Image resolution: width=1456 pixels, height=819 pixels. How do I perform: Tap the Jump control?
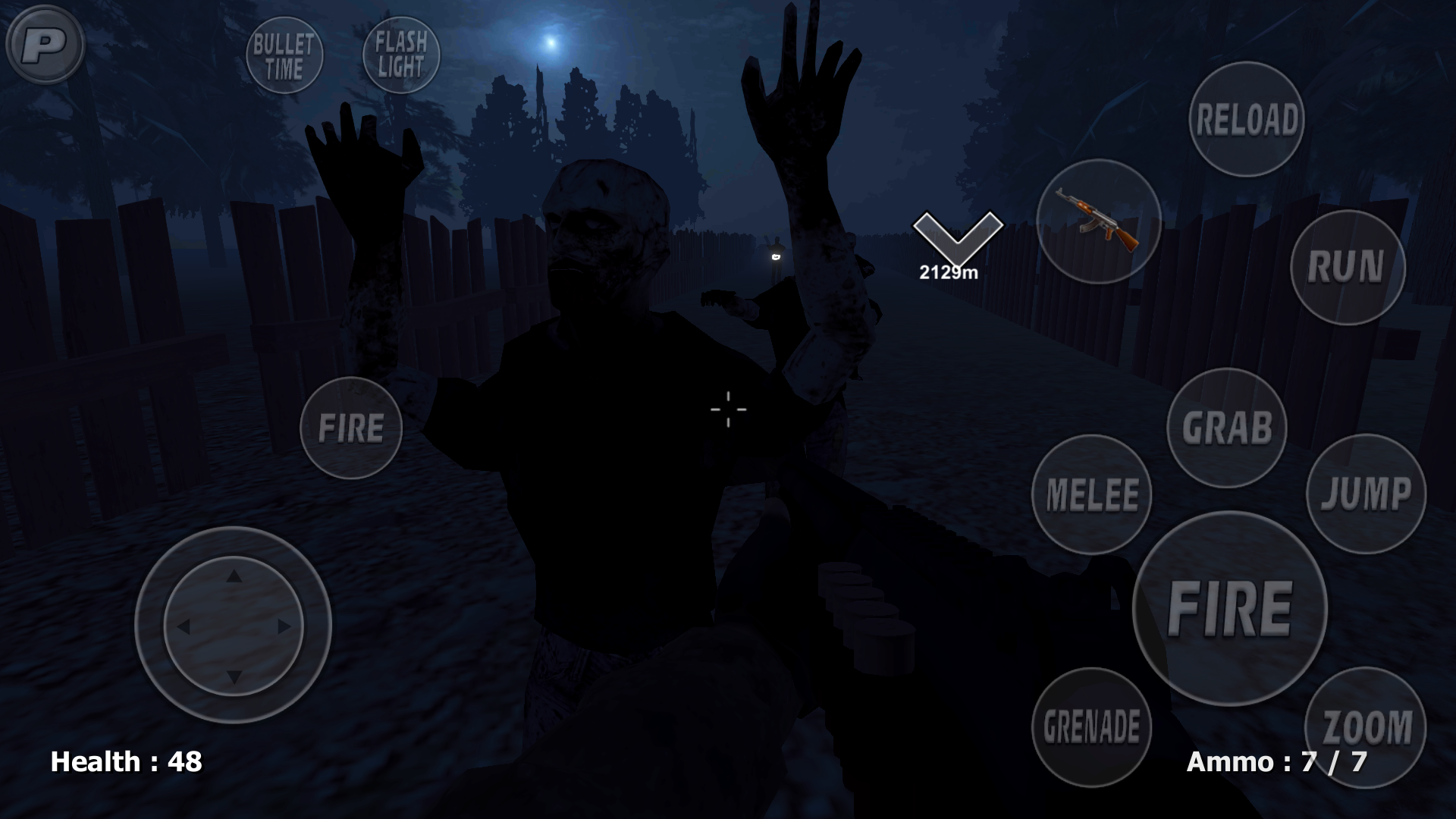pyautogui.click(x=1364, y=494)
